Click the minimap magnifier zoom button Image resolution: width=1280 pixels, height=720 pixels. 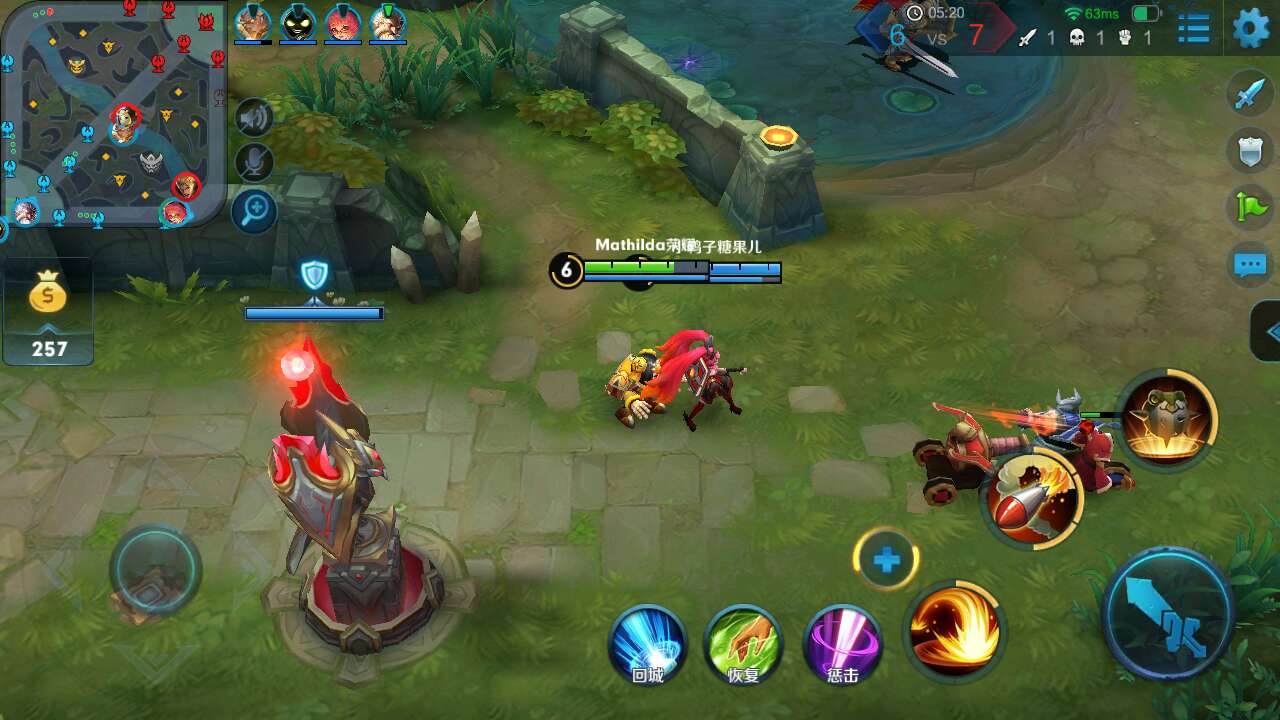click(254, 210)
